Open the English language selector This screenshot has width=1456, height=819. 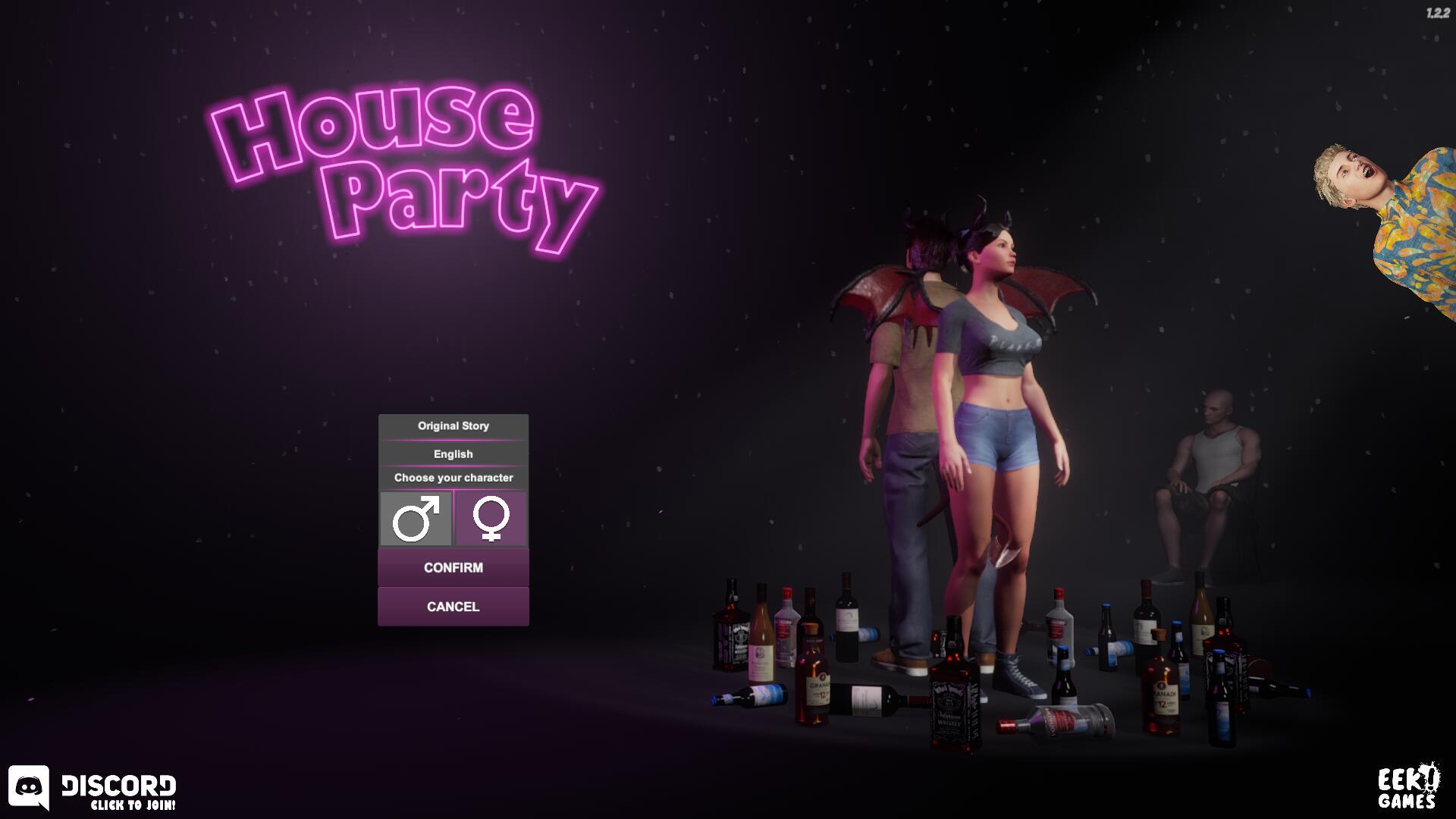(x=453, y=453)
